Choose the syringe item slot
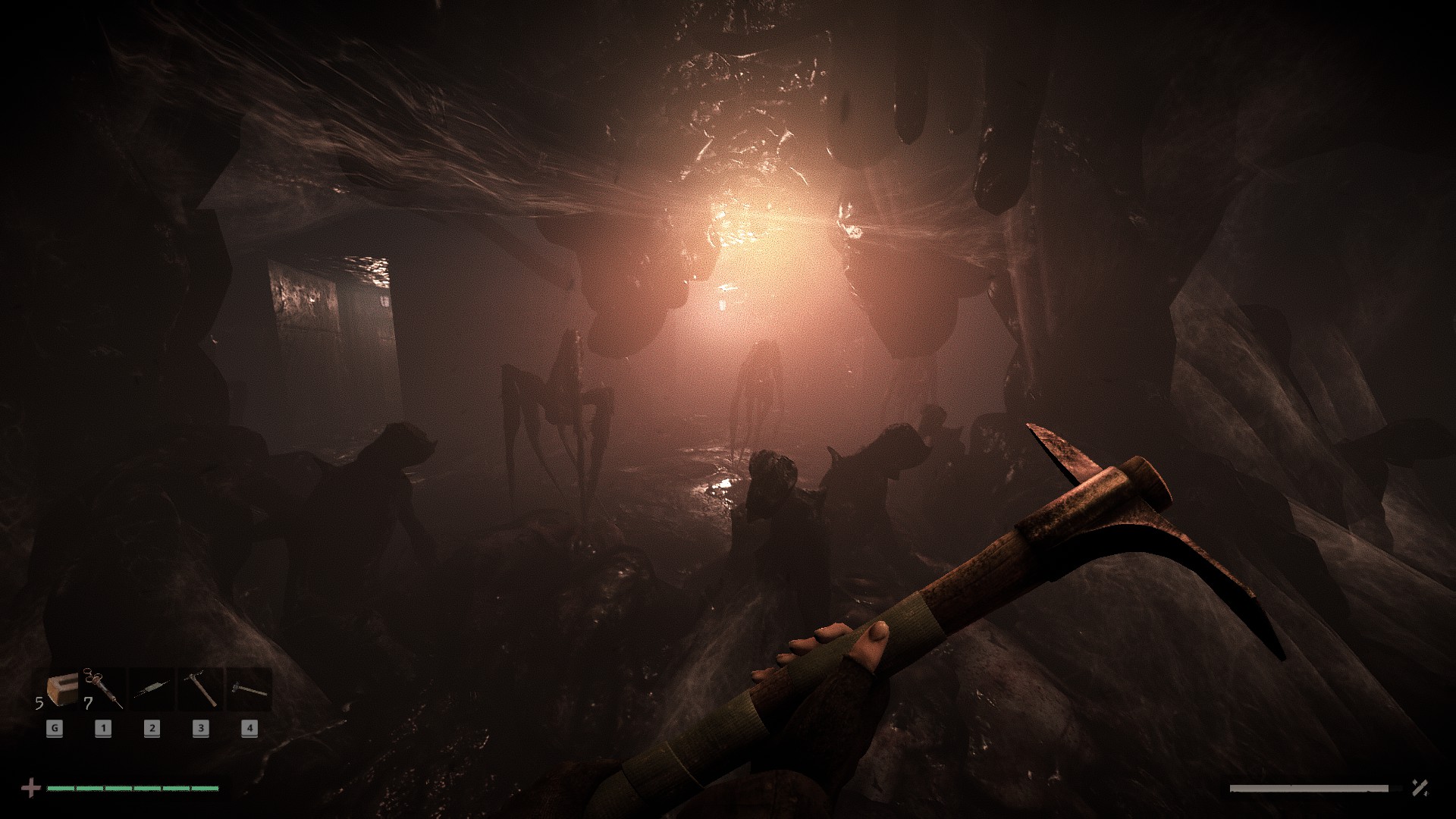Viewport: 1456px width, 819px height. pyautogui.click(x=104, y=689)
